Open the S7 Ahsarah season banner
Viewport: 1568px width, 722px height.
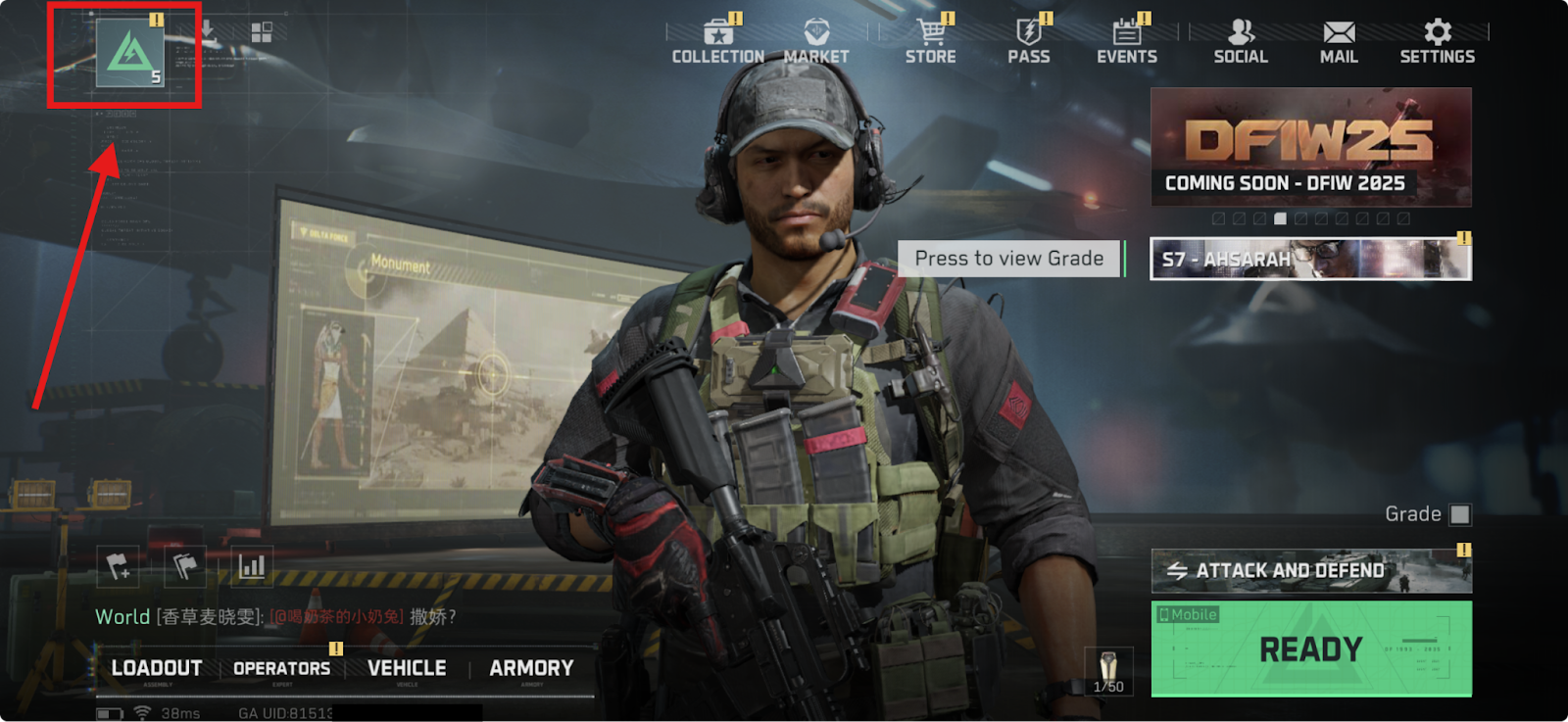[x=1310, y=260]
